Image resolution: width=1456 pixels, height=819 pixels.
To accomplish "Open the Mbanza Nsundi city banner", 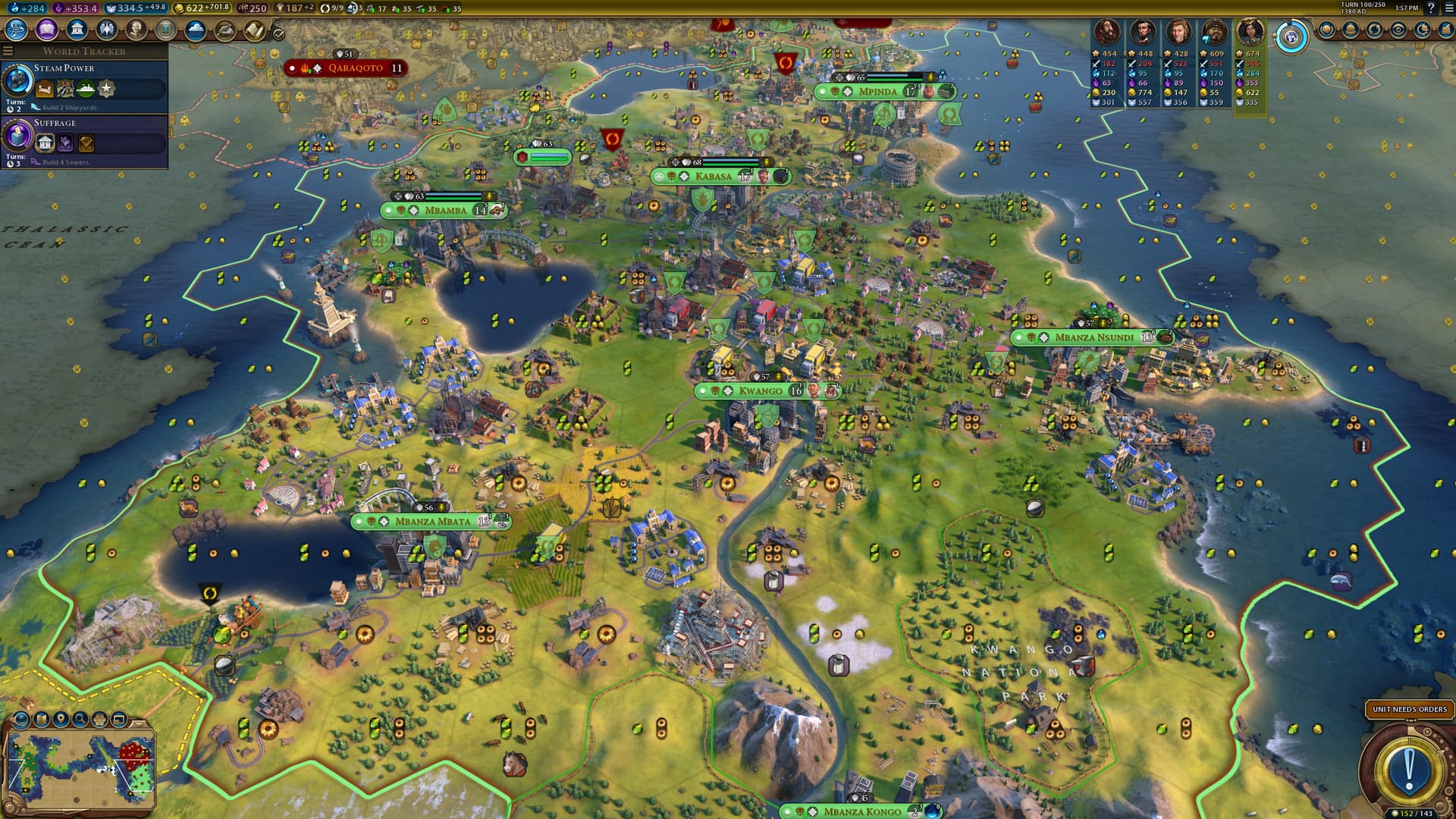I will click(1094, 337).
